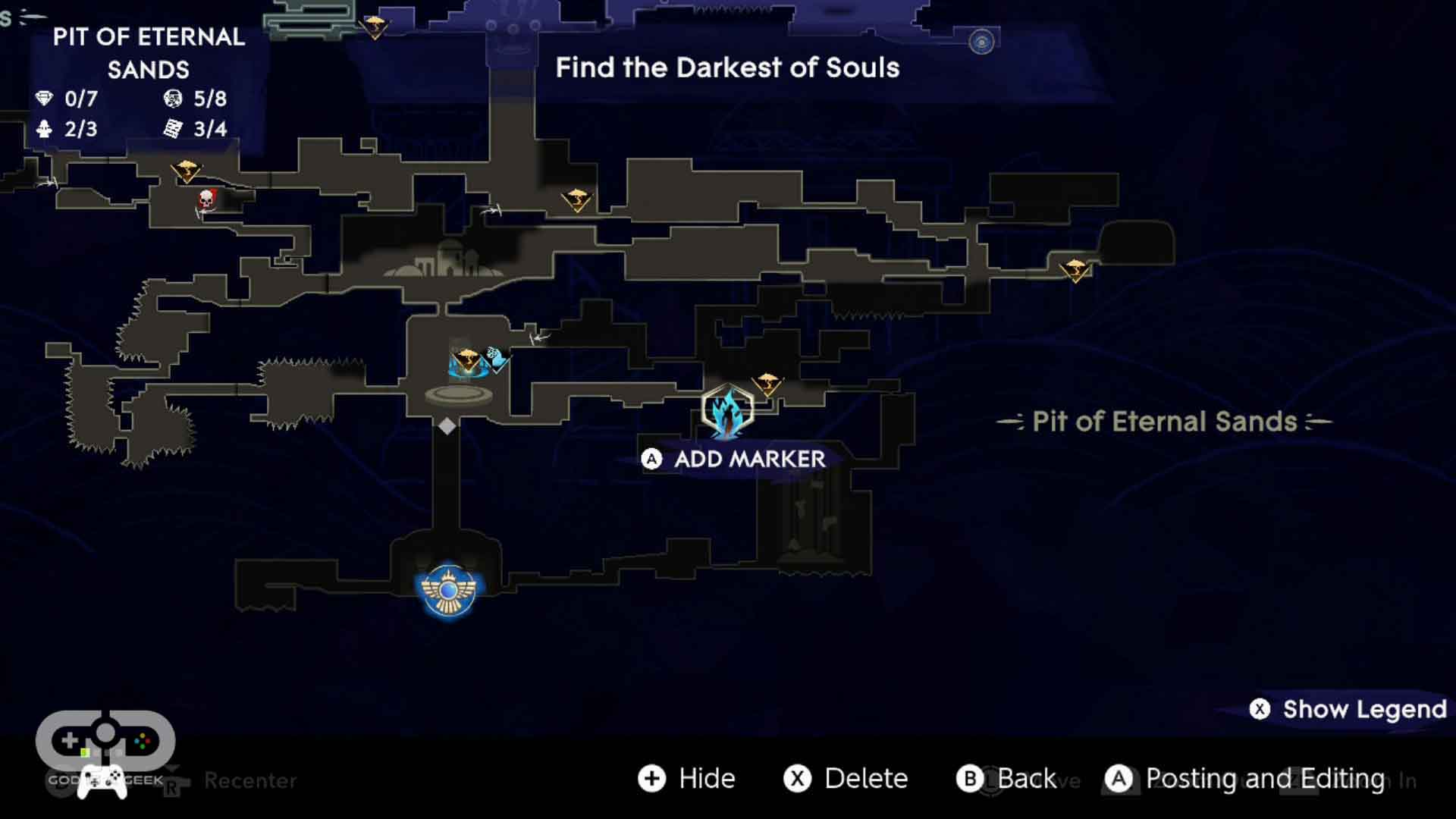Toggle the white diamond fast travel point
Screen dimensions: 1456x819
[x=446, y=426]
